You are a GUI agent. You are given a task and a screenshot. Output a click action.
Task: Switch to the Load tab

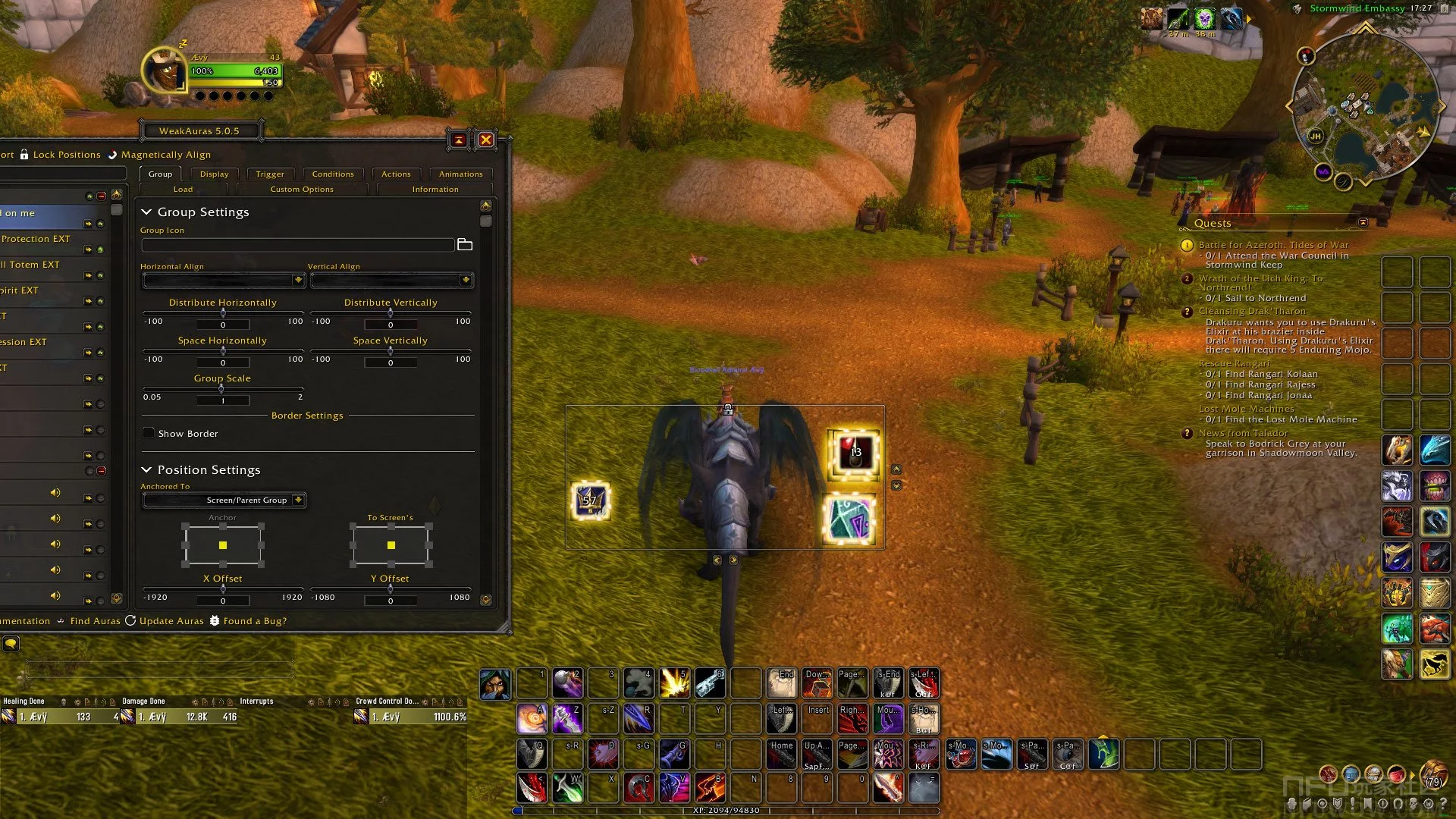pos(183,190)
